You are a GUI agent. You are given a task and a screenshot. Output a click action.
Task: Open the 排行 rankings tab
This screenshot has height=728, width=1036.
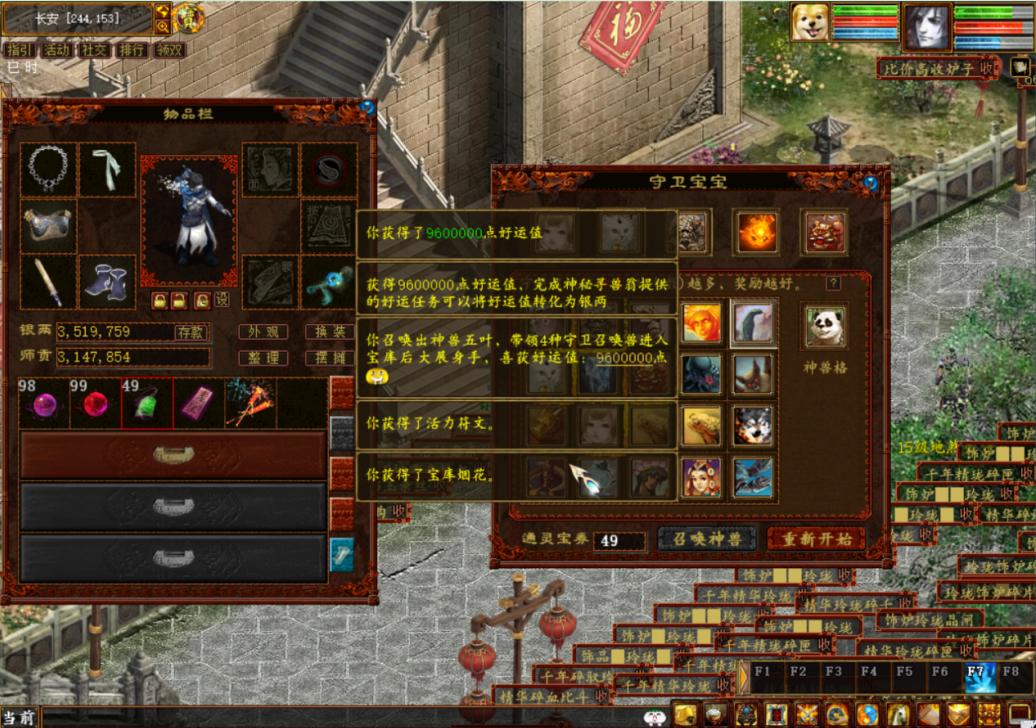[x=133, y=50]
